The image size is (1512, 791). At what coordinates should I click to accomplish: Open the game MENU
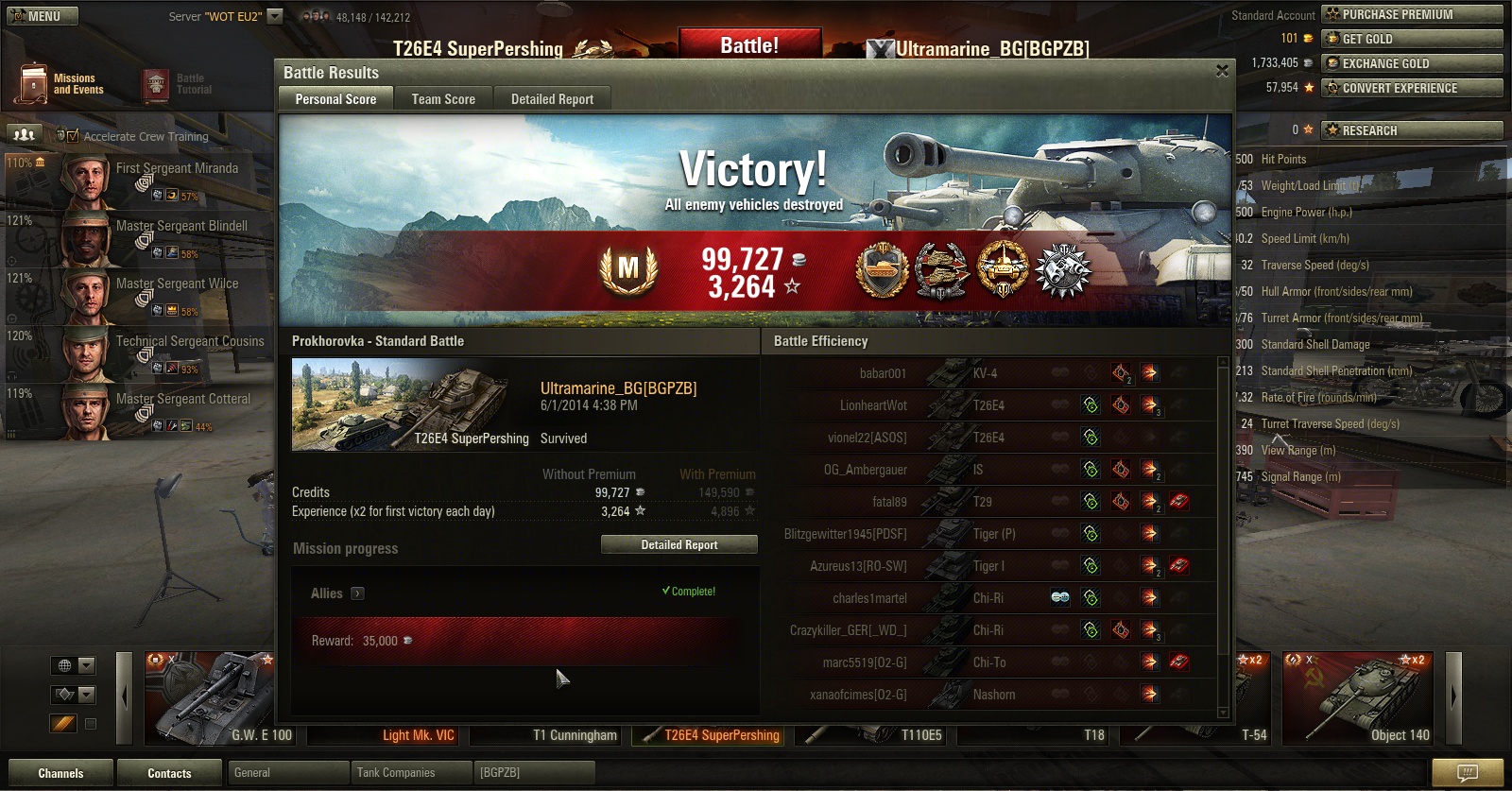point(43,16)
